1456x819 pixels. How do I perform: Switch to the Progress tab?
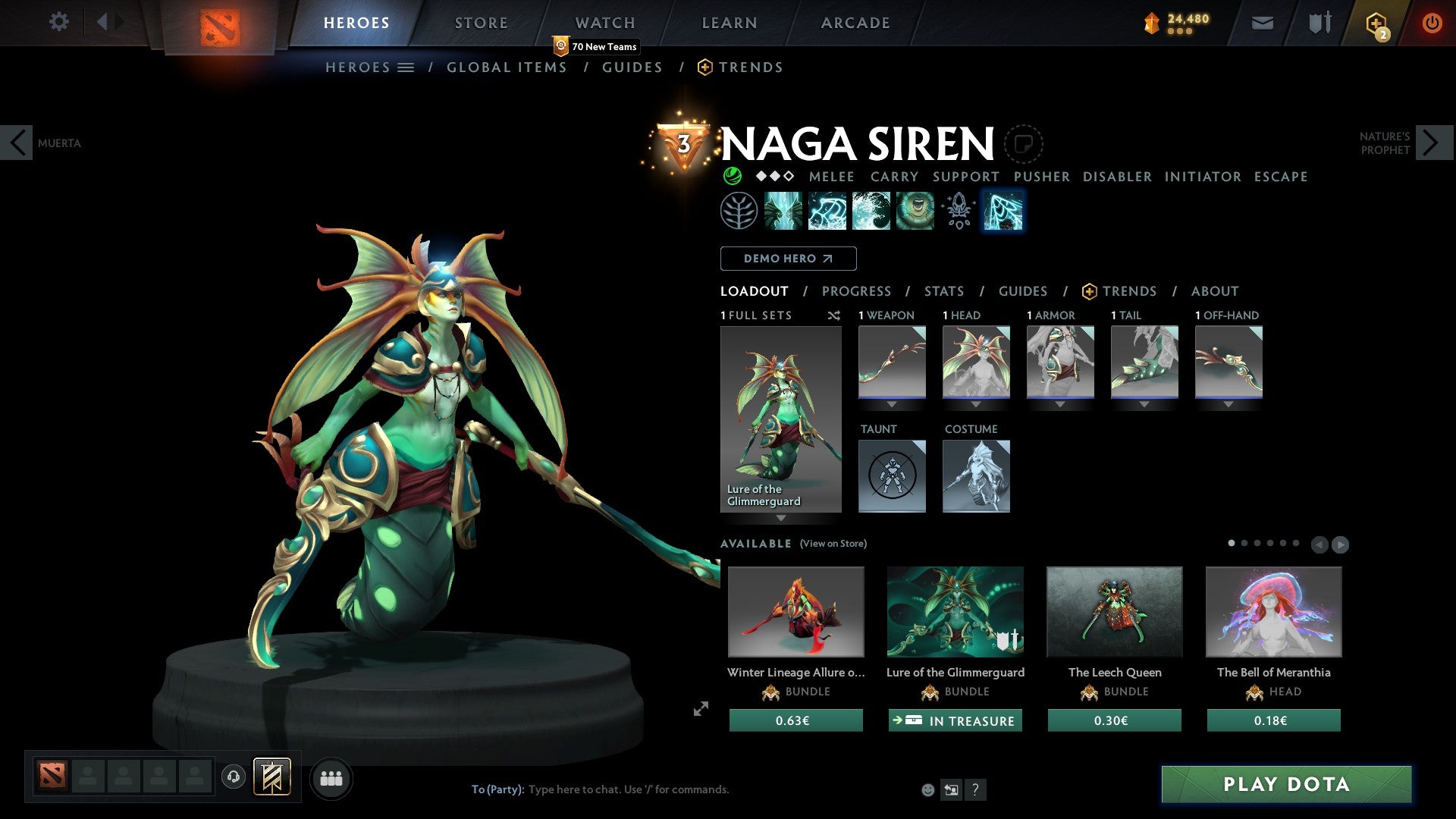coord(856,291)
